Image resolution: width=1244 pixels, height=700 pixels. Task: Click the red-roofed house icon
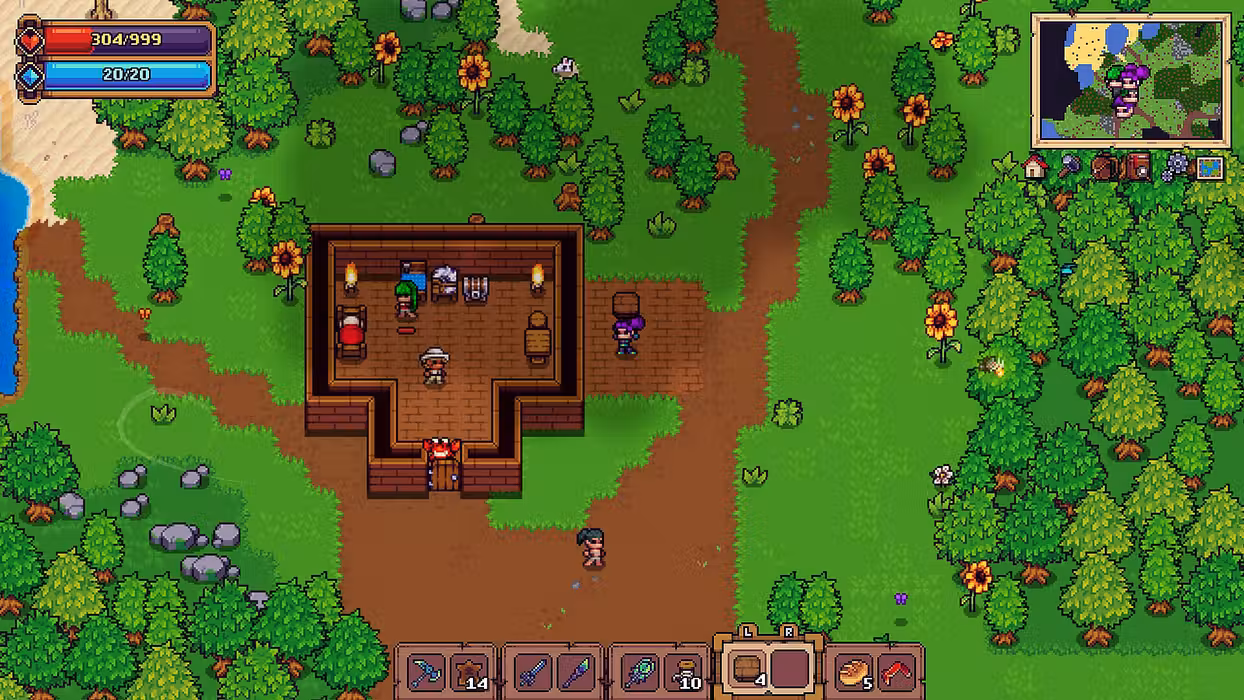coord(1035,167)
